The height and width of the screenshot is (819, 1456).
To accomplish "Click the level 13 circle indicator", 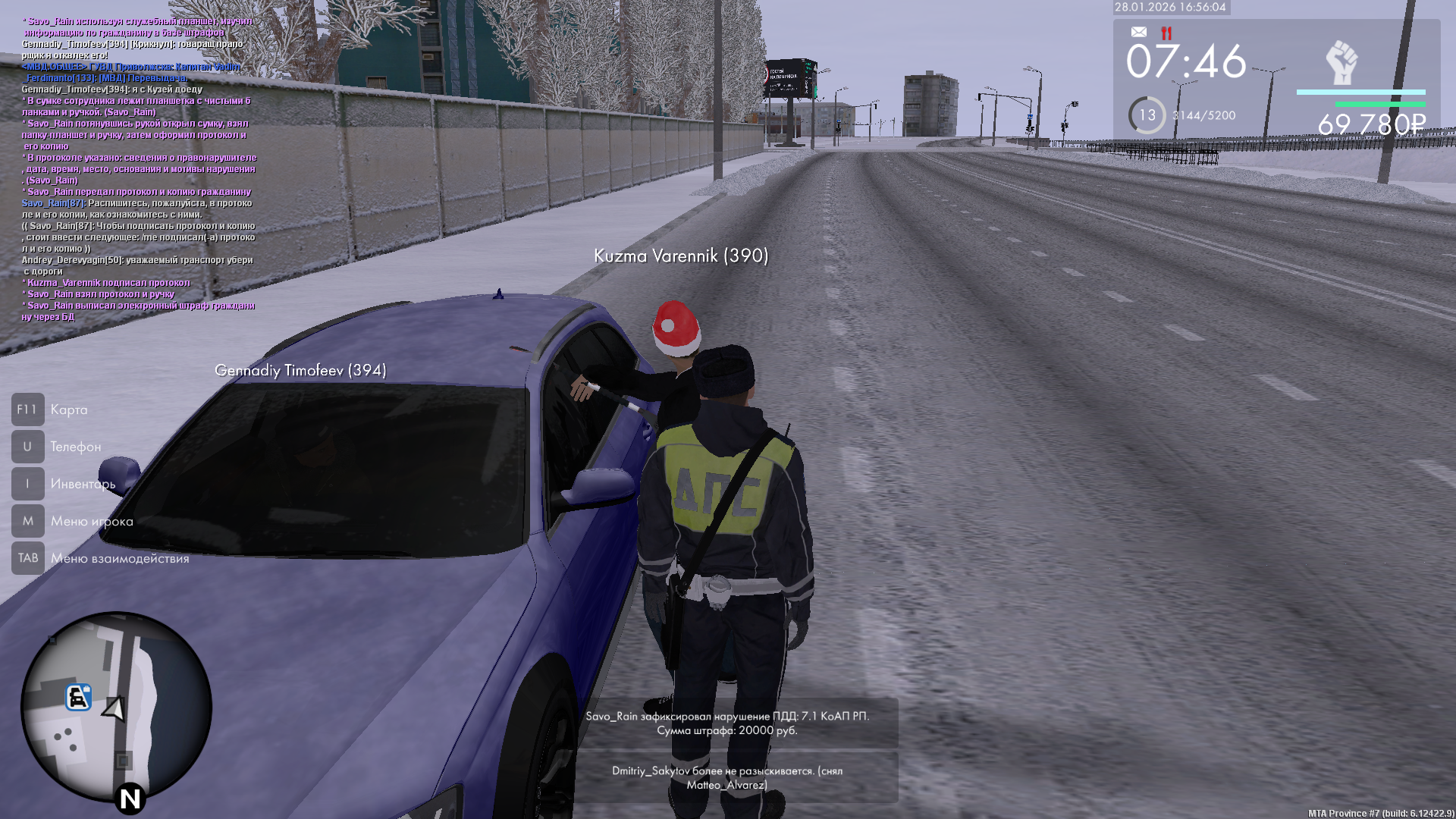I will (x=1147, y=115).
